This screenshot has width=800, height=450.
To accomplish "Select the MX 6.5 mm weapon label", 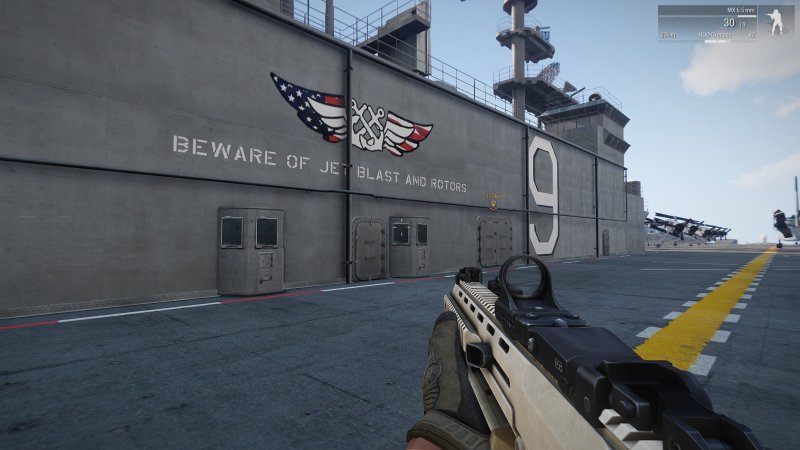I will (741, 10).
